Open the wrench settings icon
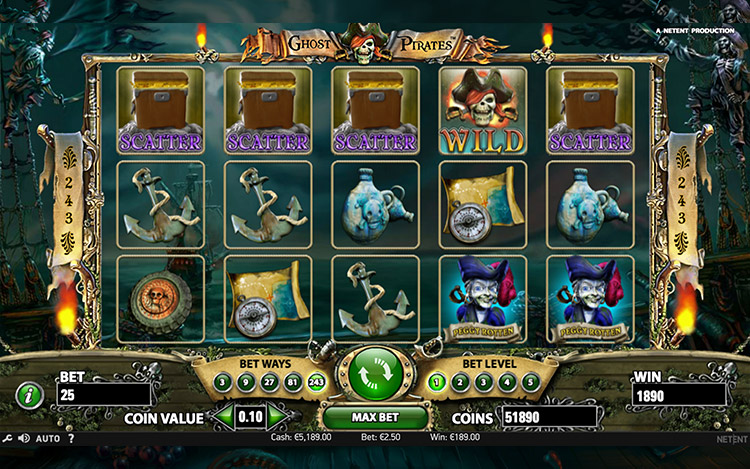This screenshot has height=469, width=750. 8,438
